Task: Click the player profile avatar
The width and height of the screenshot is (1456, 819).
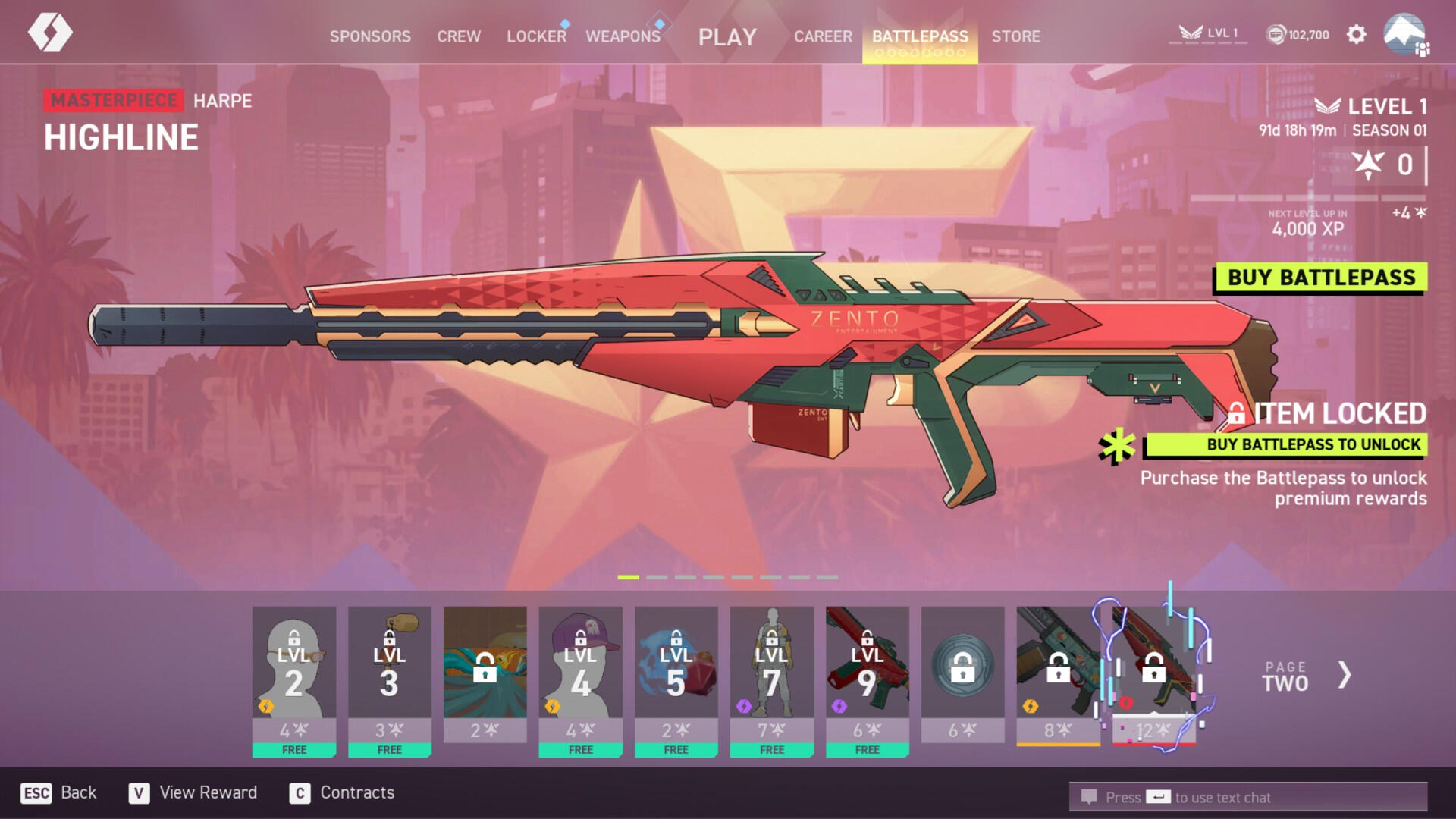Action: [x=1404, y=34]
